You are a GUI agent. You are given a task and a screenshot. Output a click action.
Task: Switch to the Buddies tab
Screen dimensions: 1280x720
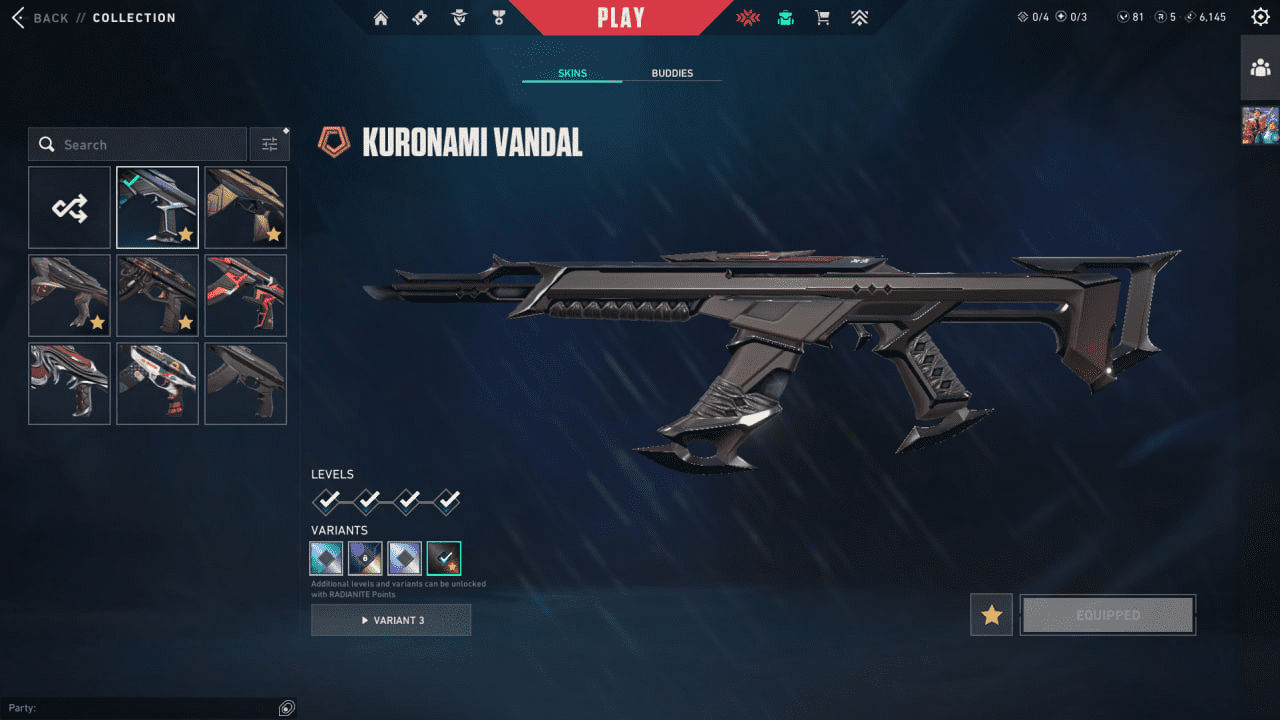(x=673, y=73)
